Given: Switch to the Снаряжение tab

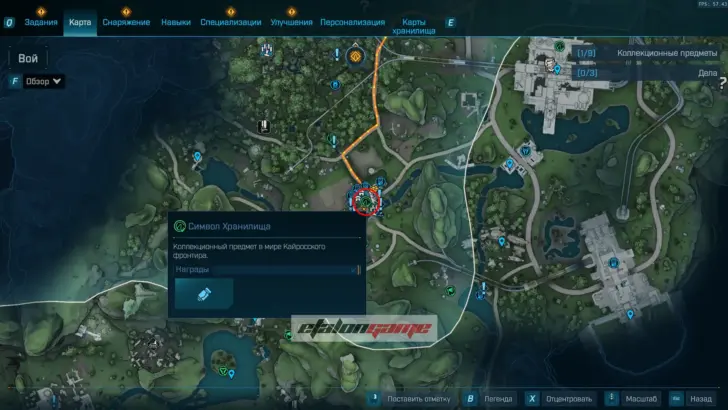Looking at the screenshot, I should coord(125,22).
